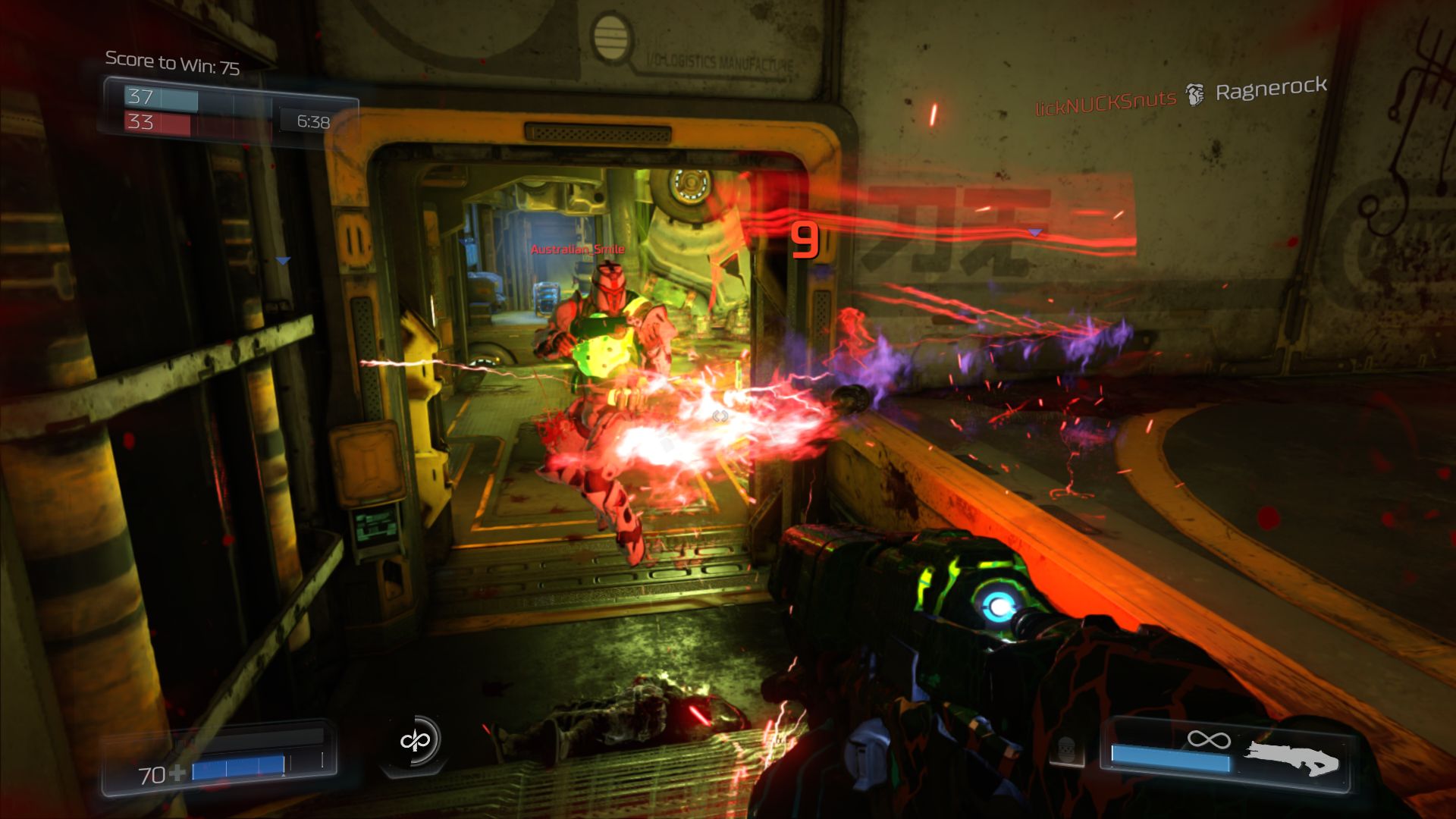Select the equipped weapon silhouette icon
The image size is (1456, 819).
coord(1292,758)
